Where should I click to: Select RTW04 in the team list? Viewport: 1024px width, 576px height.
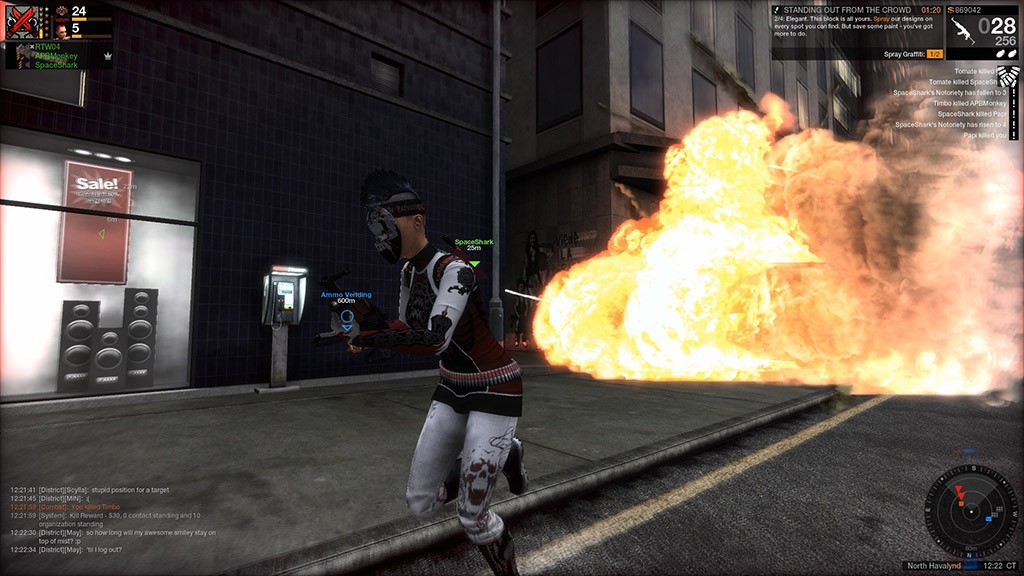point(48,47)
